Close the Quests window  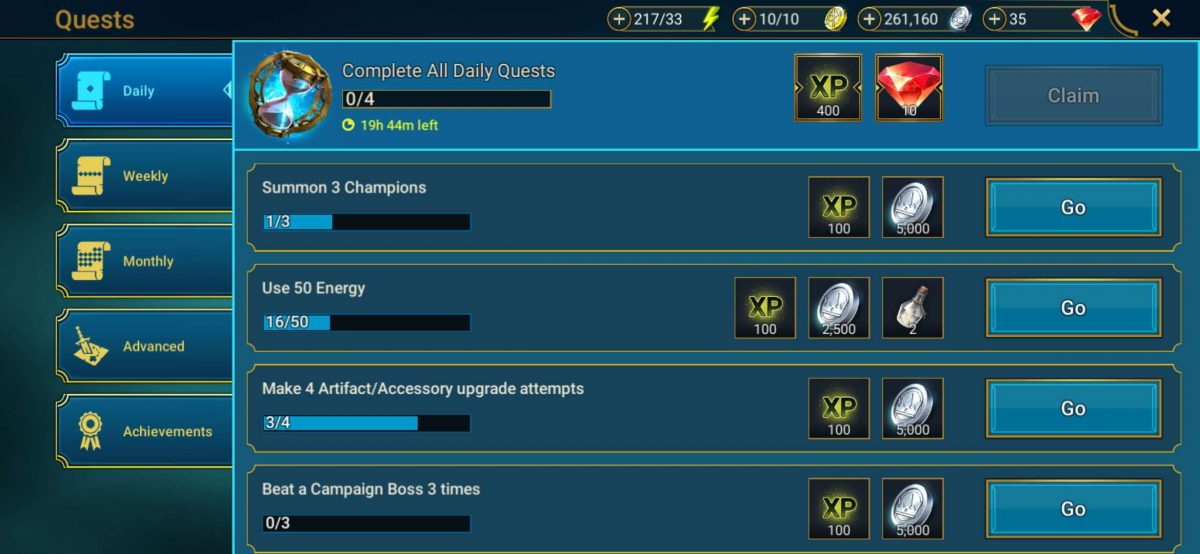(1161, 18)
